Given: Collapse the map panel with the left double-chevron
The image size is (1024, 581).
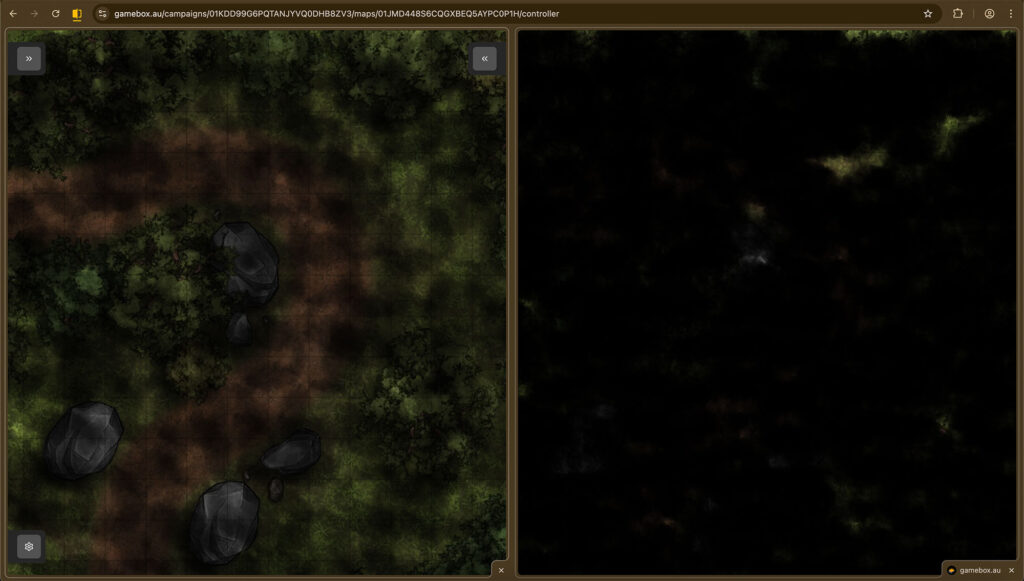Looking at the screenshot, I should (484, 59).
